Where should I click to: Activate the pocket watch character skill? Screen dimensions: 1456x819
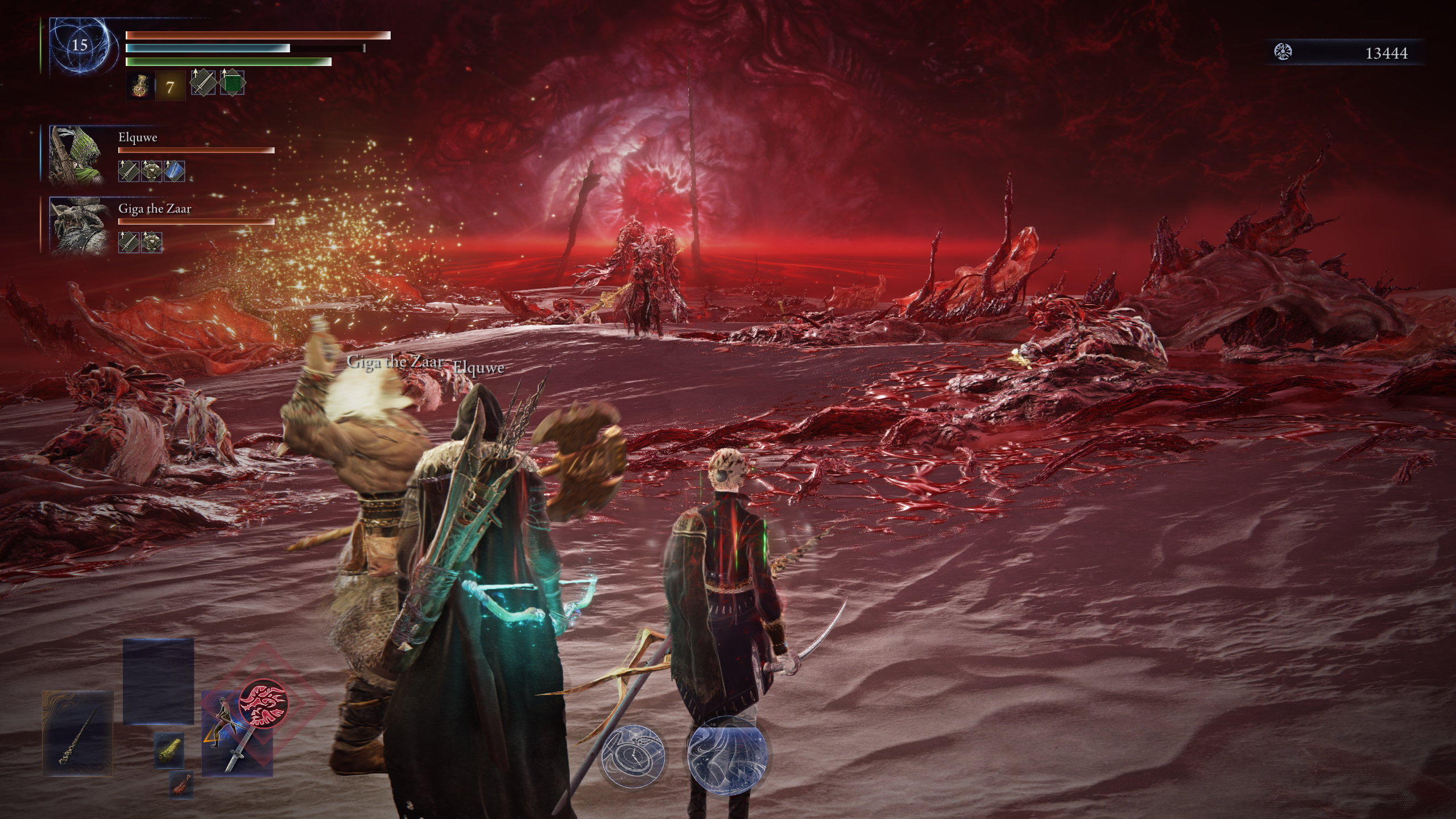(x=632, y=755)
